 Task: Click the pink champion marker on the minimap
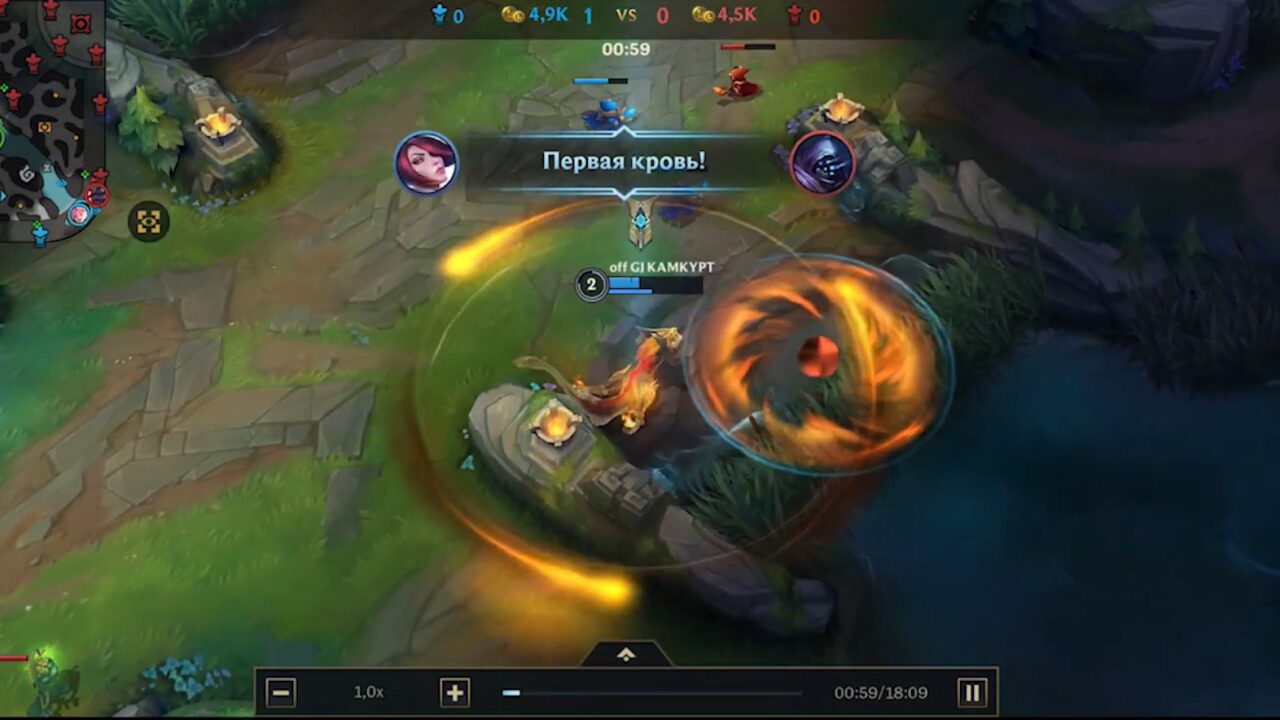tap(80, 213)
